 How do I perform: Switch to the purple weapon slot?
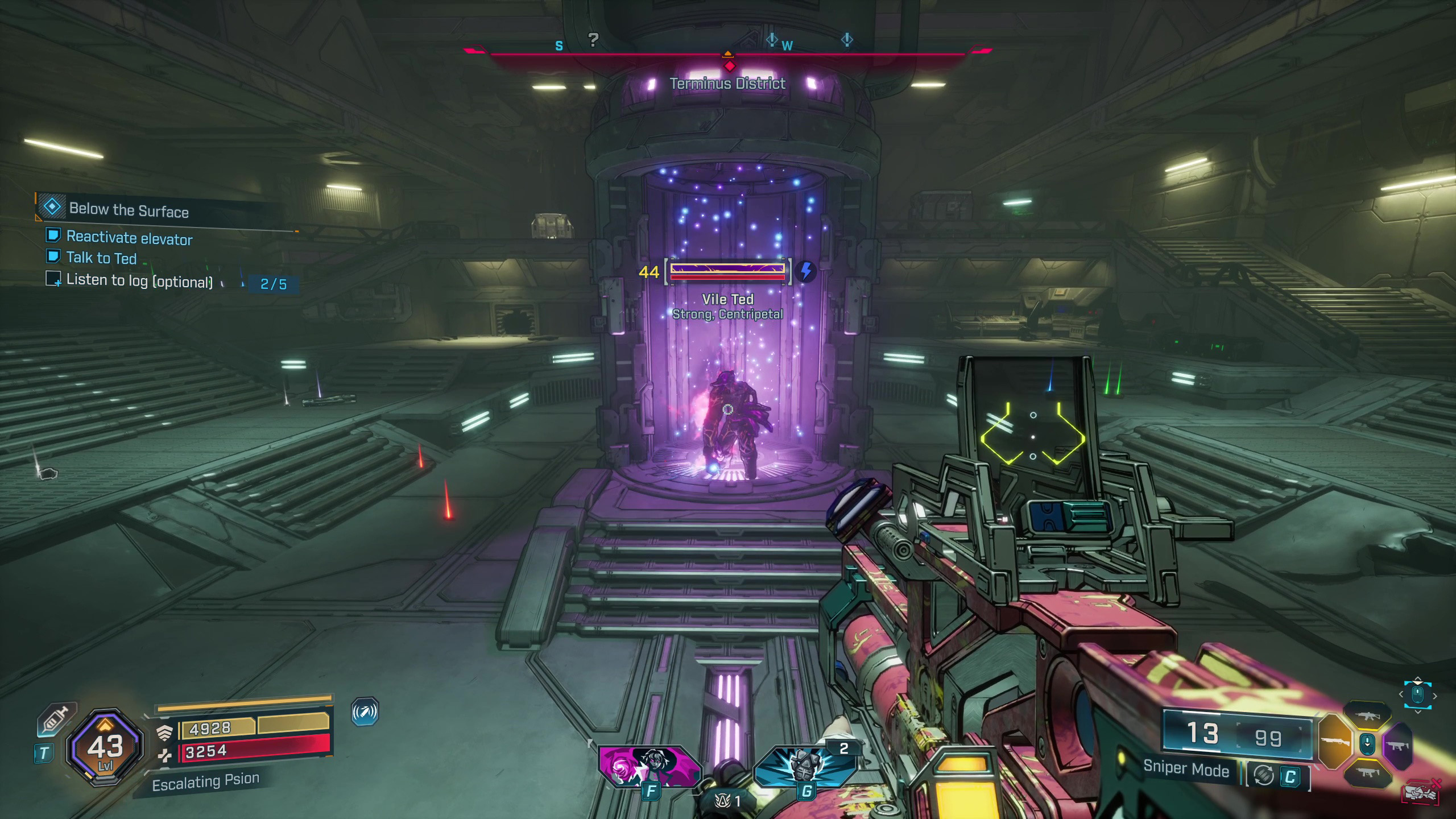pos(1397,746)
